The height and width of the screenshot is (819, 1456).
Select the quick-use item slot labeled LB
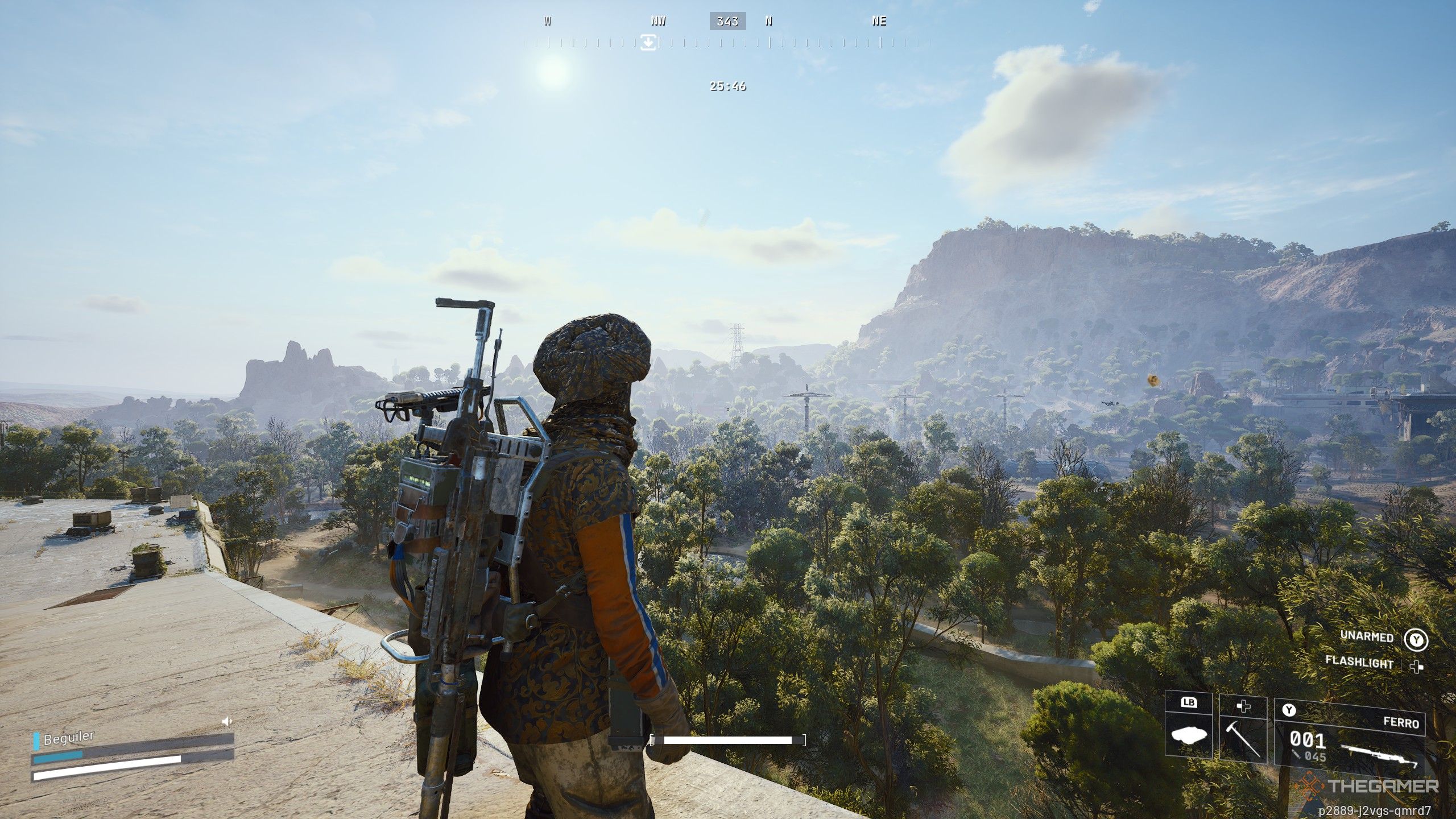(x=1188, y=726)
